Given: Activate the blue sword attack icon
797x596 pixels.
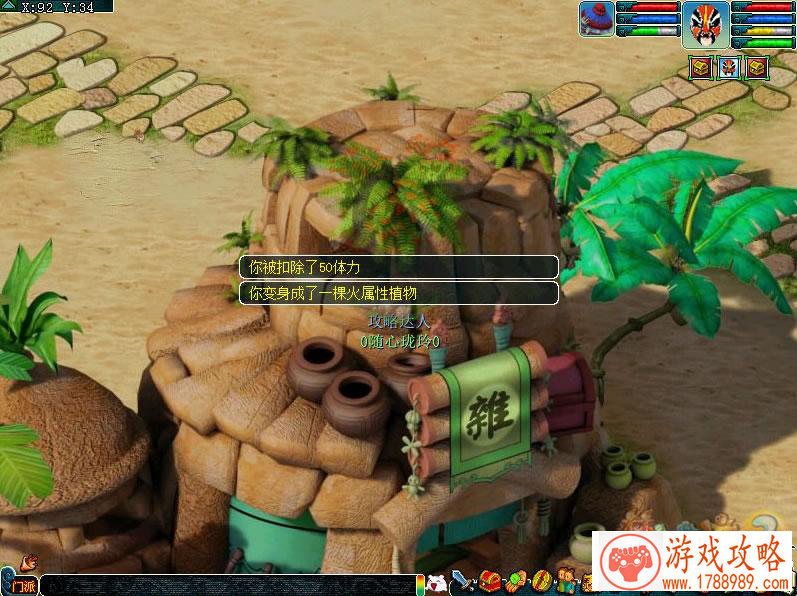Looking at the screenshot, I should click(463, 580).
